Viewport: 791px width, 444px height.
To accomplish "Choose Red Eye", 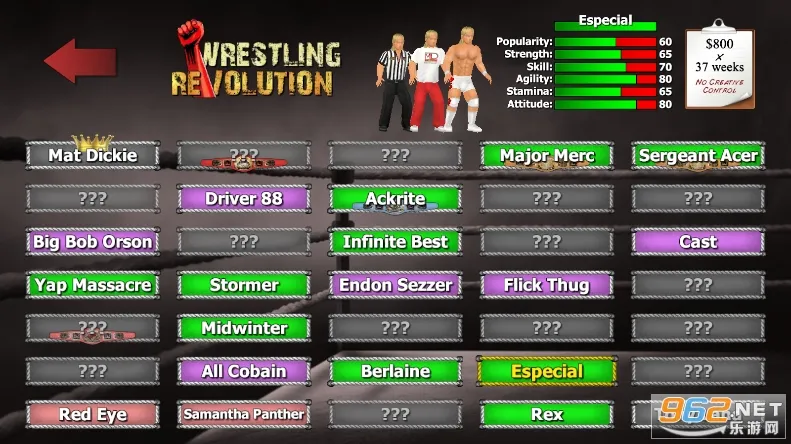I will (93, 414).
